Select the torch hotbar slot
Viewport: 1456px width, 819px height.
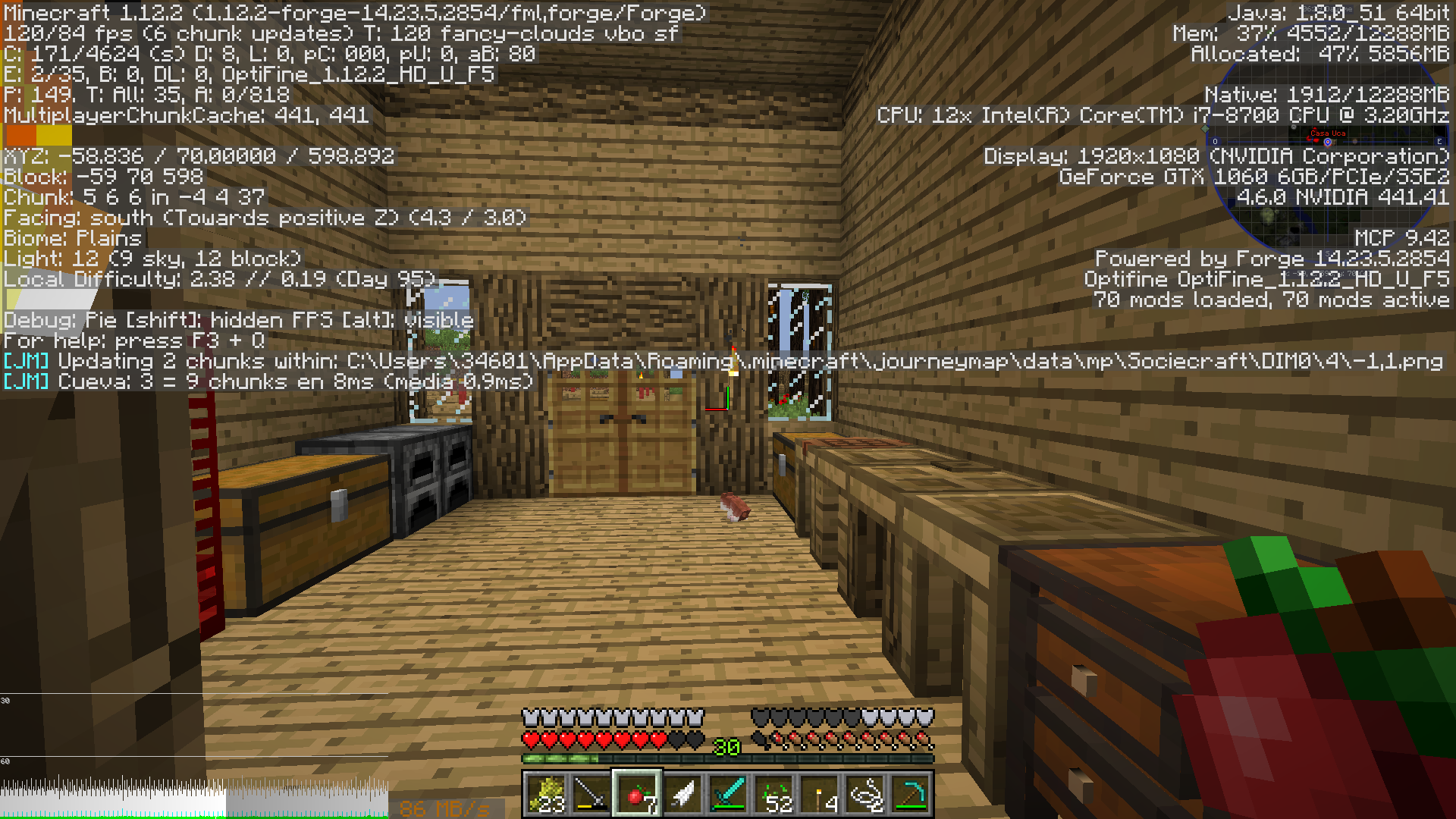823,792
